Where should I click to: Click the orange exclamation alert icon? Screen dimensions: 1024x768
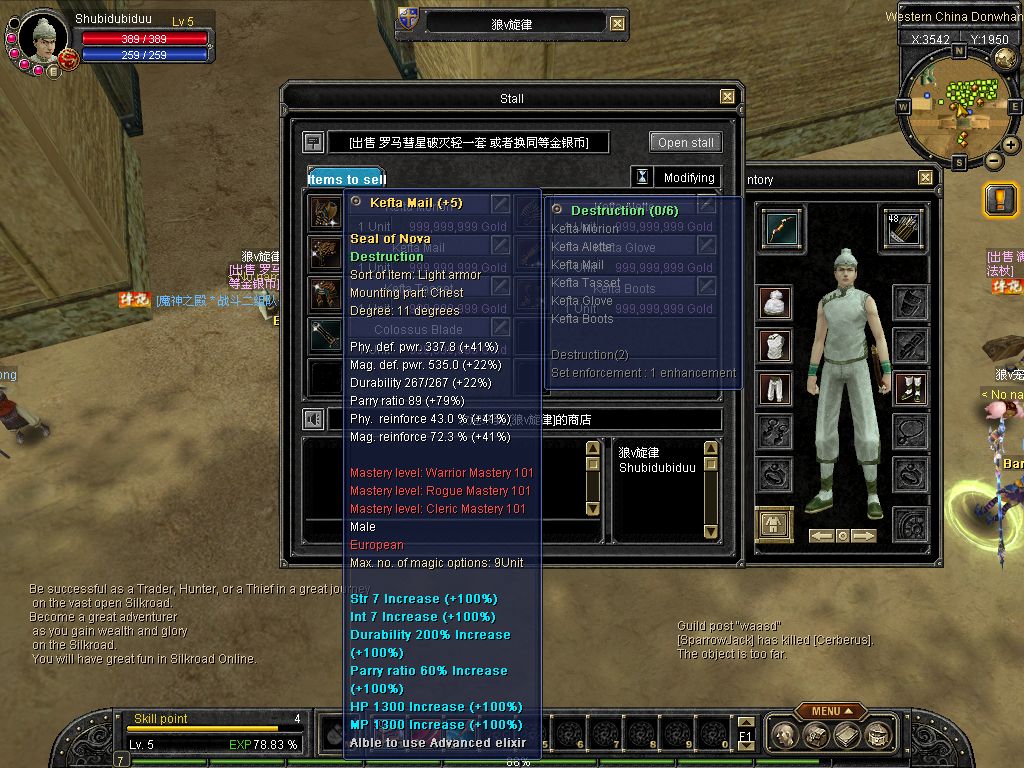click(1001, 199)
